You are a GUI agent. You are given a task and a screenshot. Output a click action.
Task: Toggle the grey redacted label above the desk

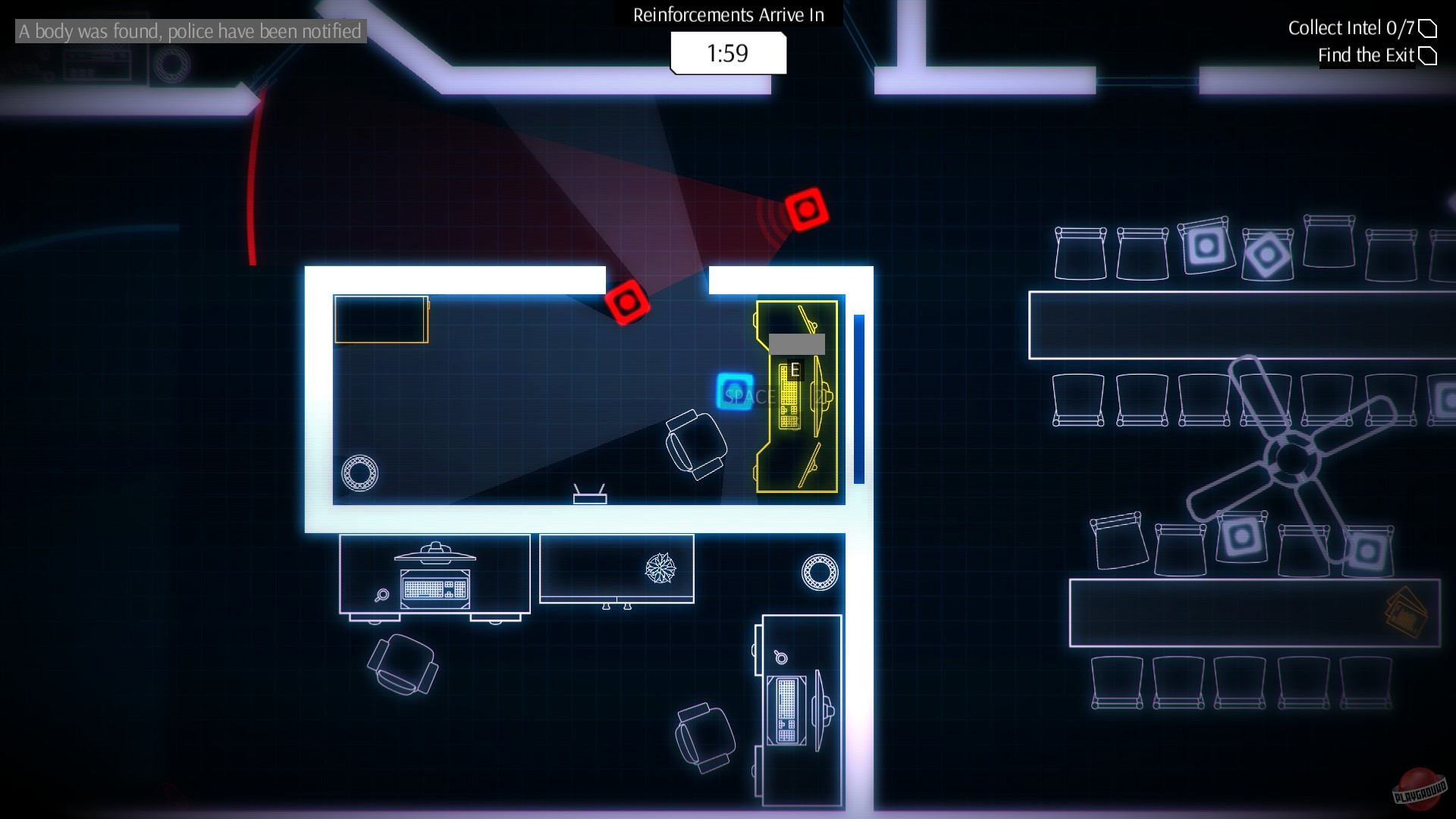(x=796, y=345)
